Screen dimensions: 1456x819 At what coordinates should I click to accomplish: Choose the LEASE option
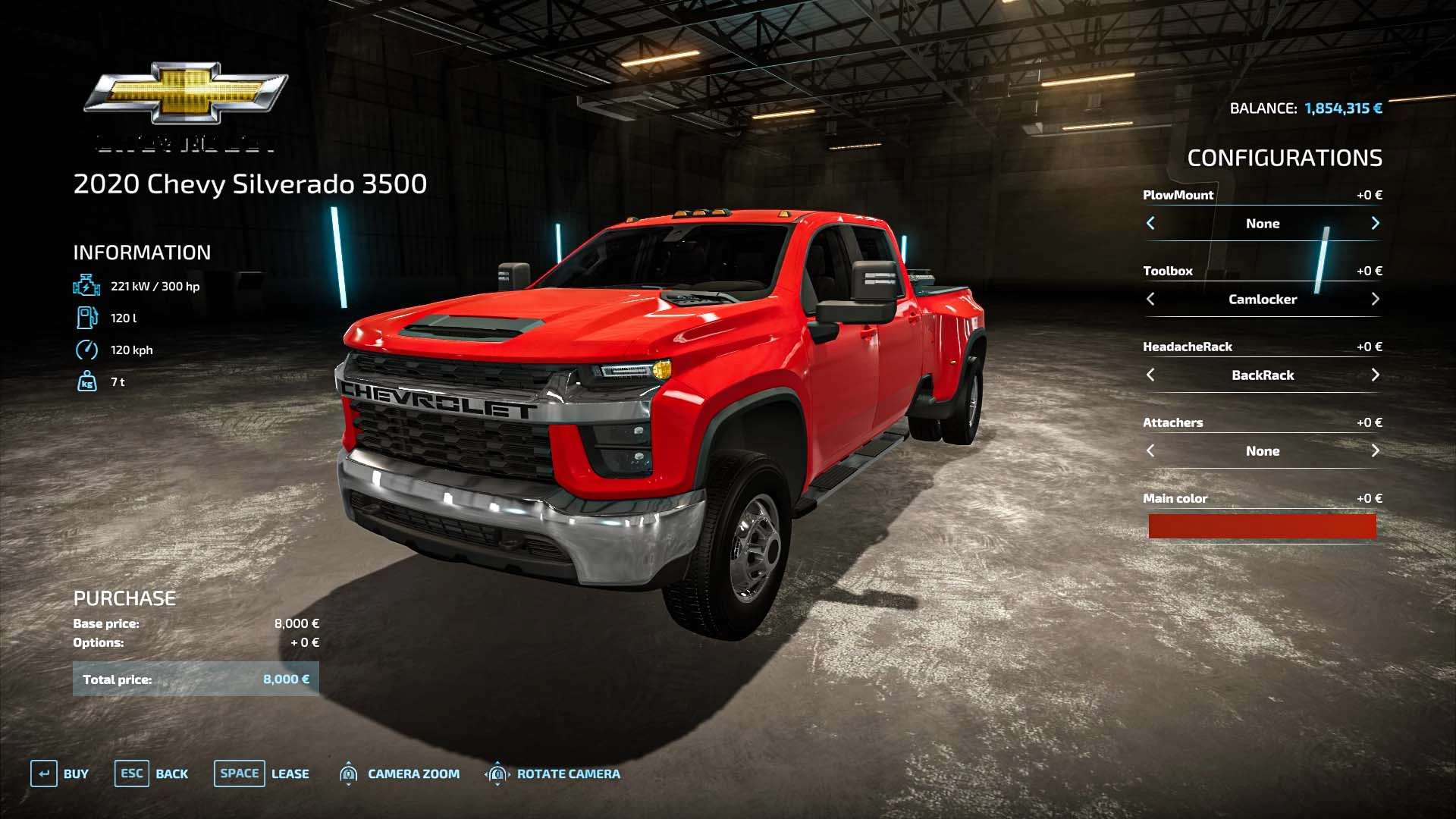(262, 773)
